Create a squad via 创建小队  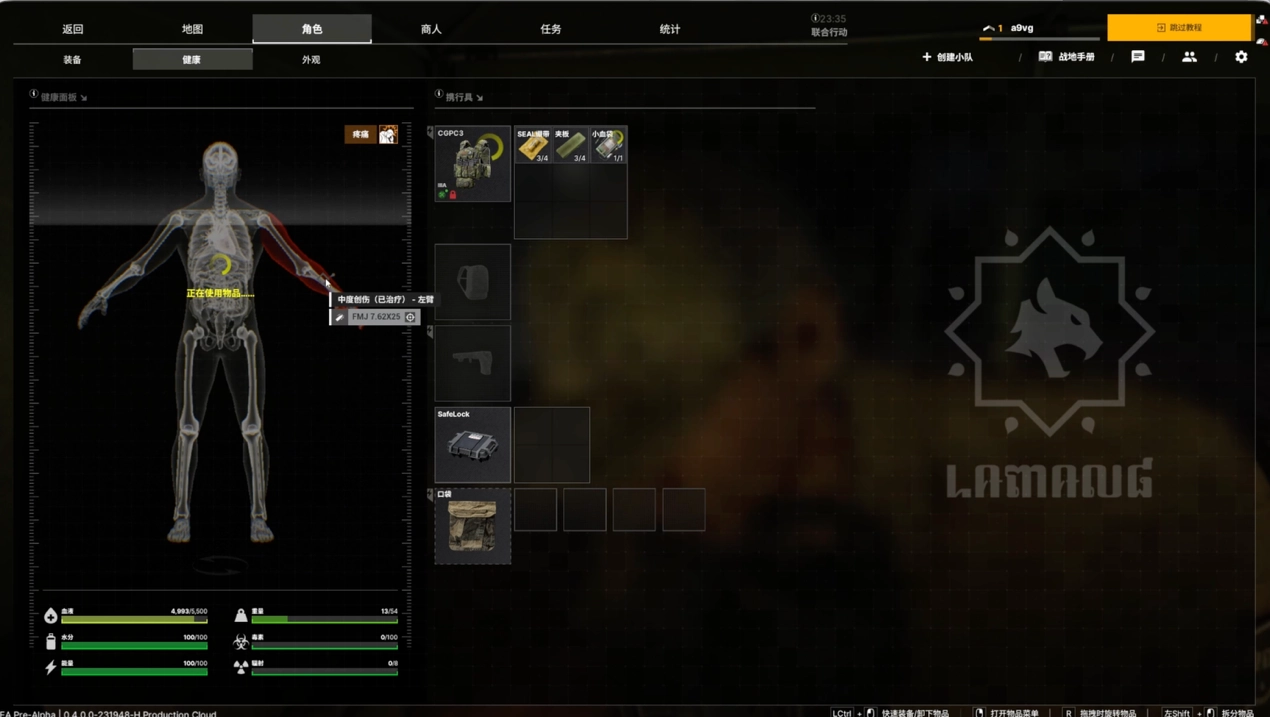point(947,57)
